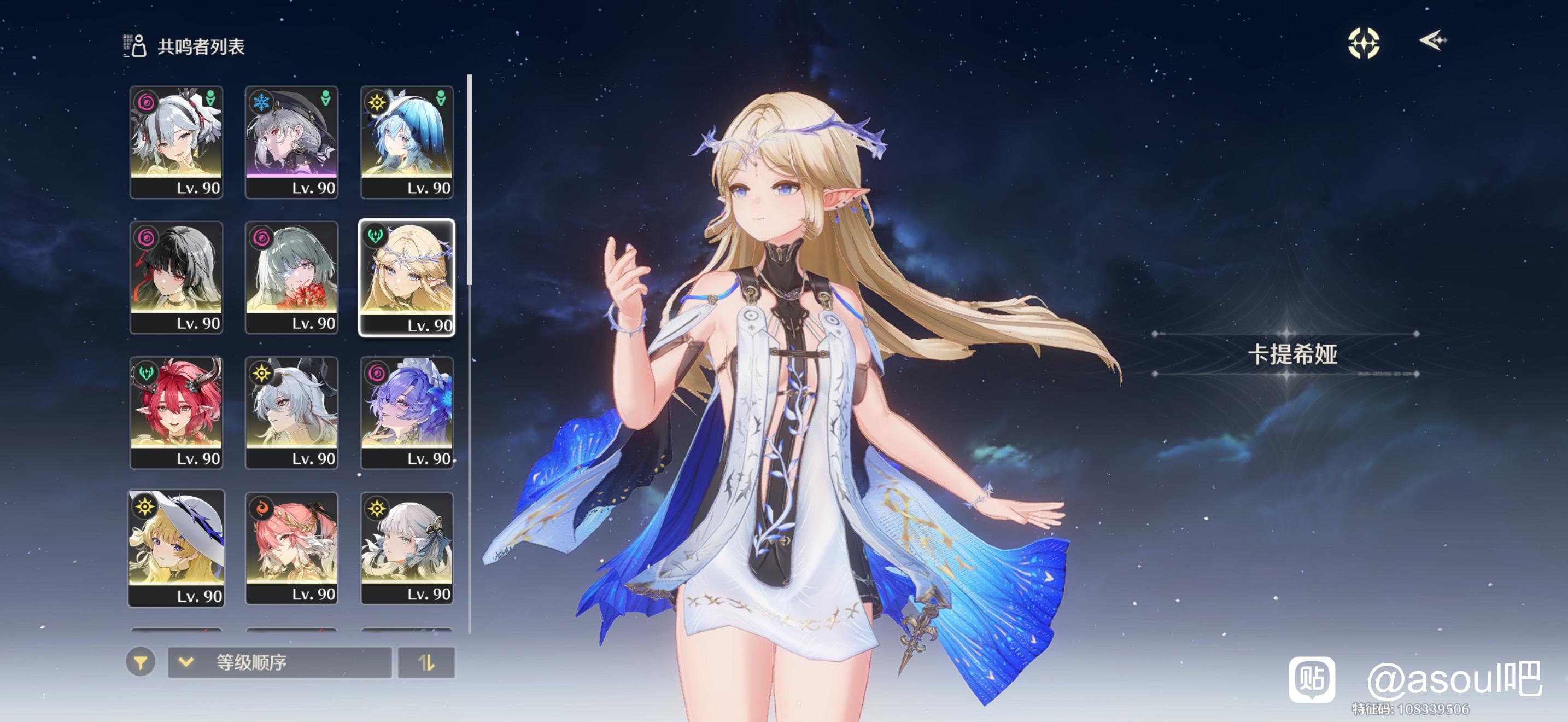Select the white-haired character with a blue ribbon

click(407, 548)
